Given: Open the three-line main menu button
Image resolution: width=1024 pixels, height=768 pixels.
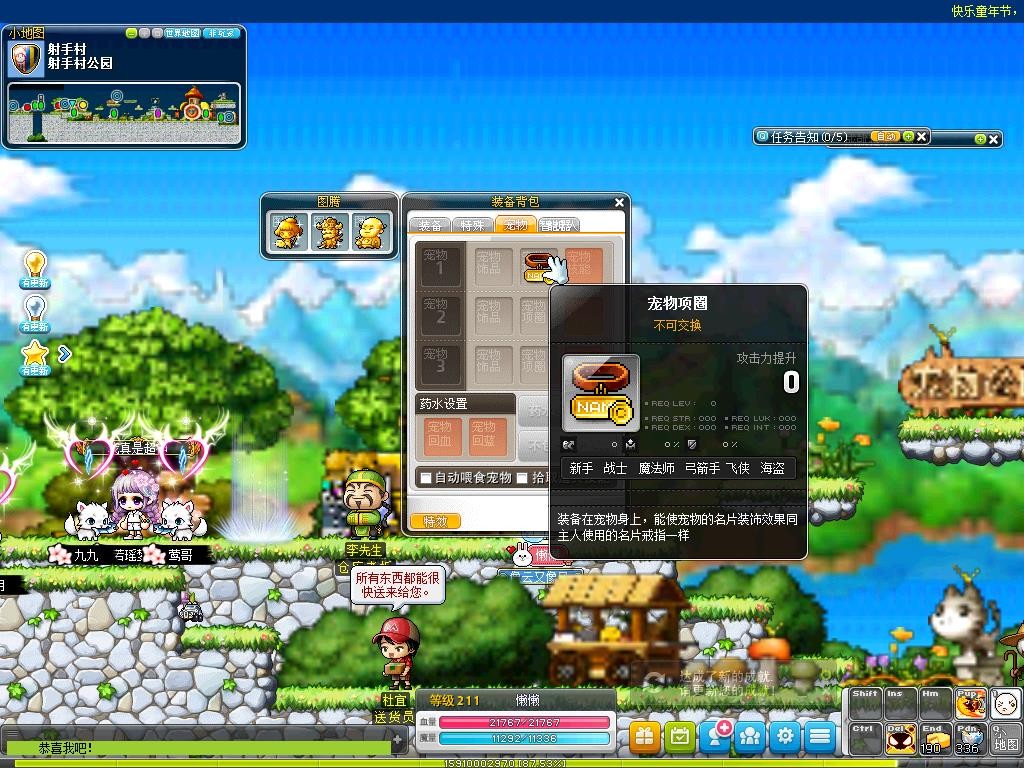Looking at the screenshot, I should click(820, 737).
